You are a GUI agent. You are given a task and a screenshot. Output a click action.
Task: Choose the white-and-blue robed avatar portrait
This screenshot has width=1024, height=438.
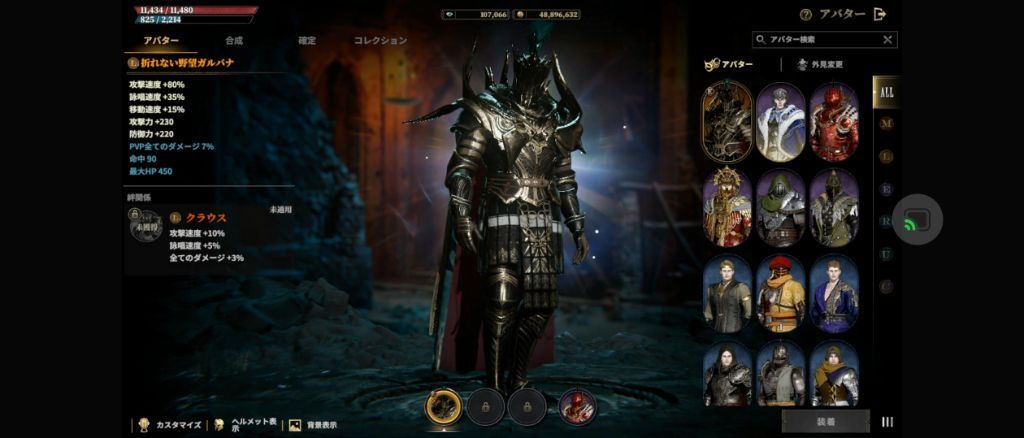coord(781,122)
